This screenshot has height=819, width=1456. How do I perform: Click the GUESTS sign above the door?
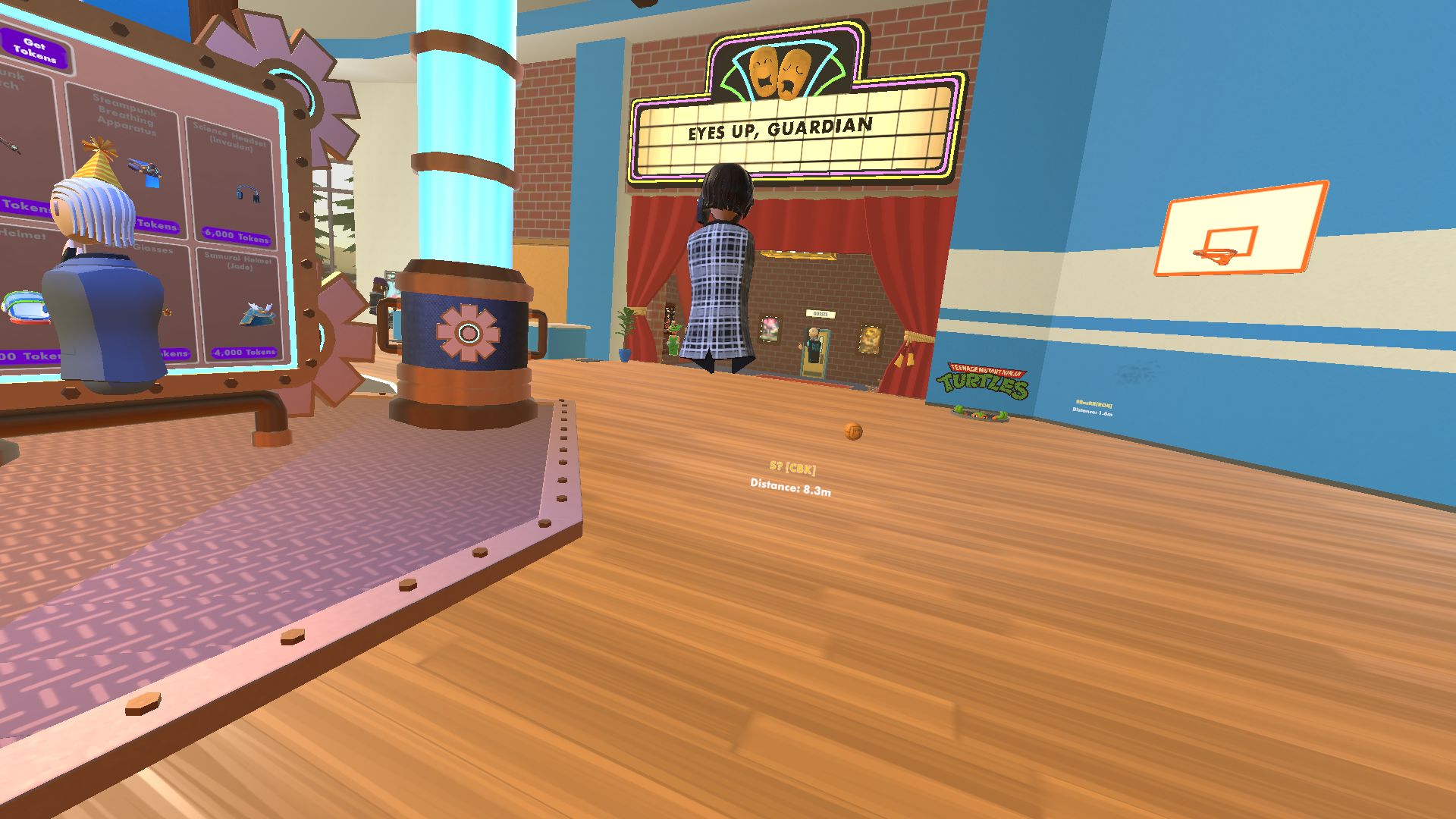[821, 314]
